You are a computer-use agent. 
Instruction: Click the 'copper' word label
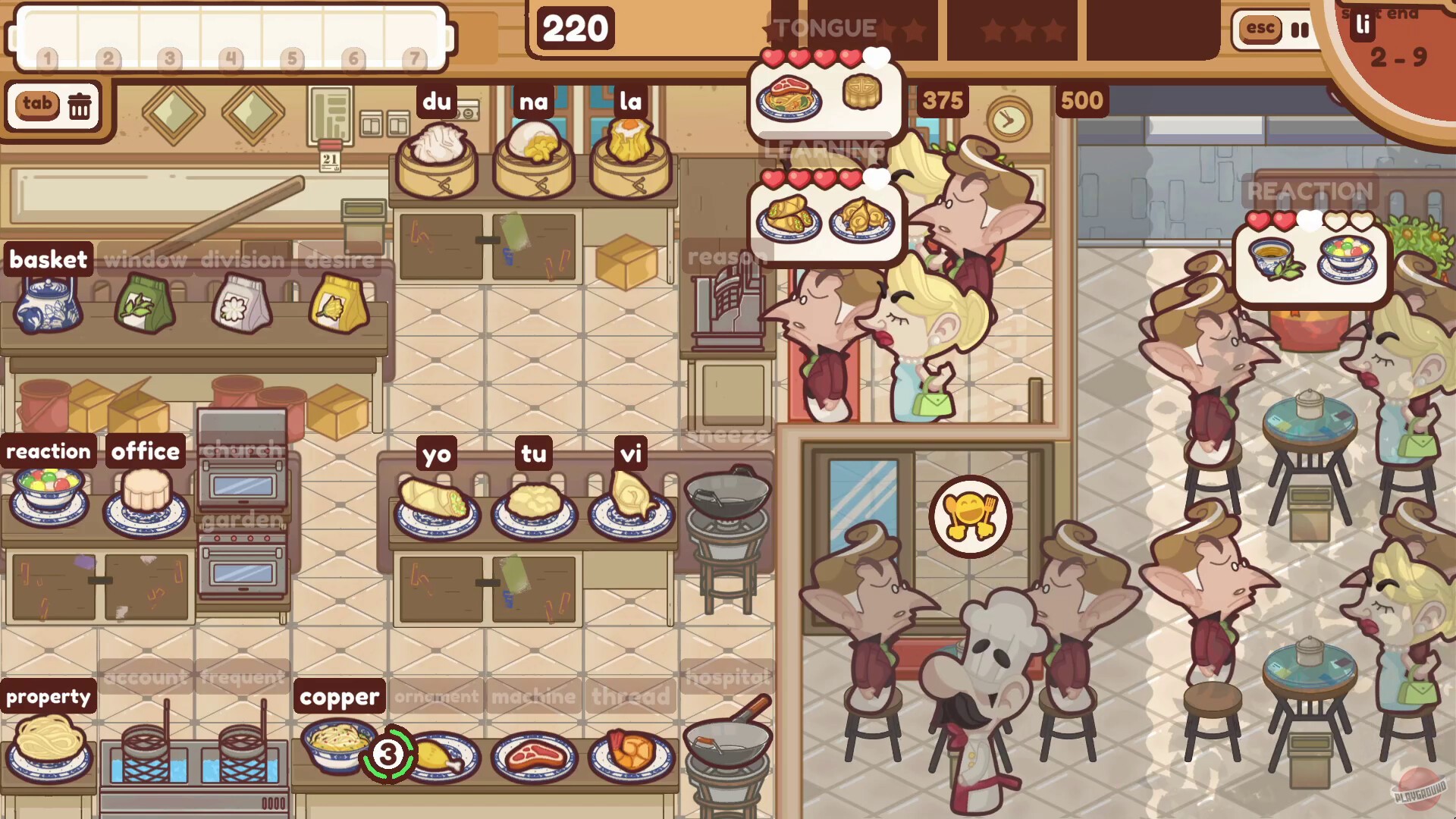pyautogui.click(x=339, y=697)
